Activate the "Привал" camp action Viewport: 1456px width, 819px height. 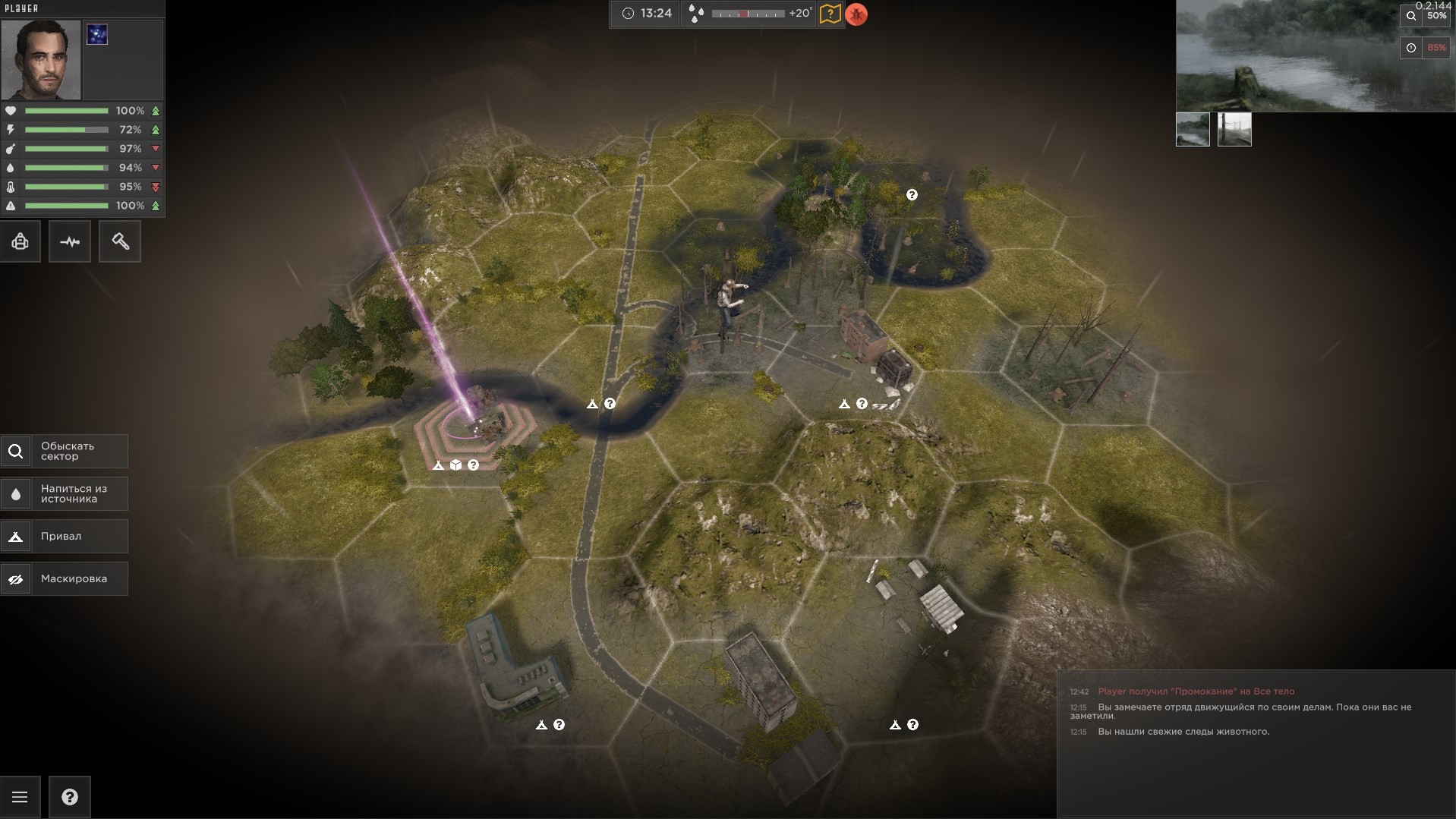tap(65, 537)
